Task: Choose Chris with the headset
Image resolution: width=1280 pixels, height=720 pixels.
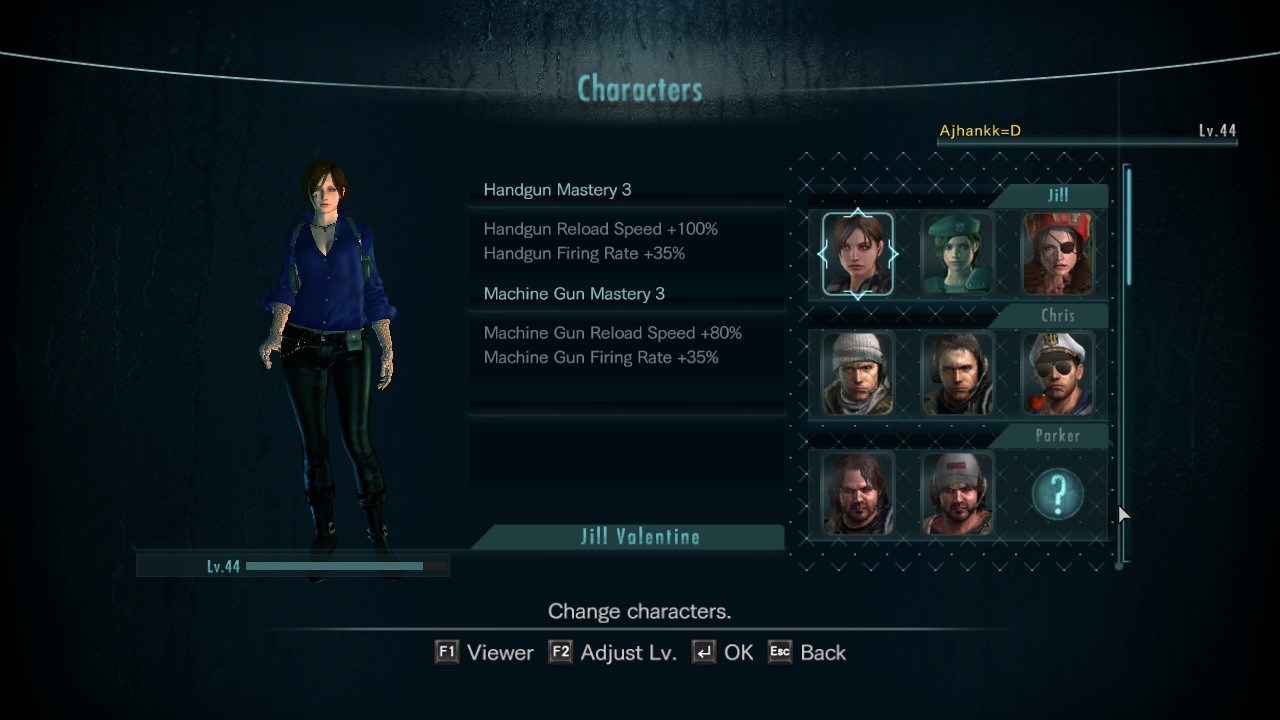Action: (x=958, y=374)
